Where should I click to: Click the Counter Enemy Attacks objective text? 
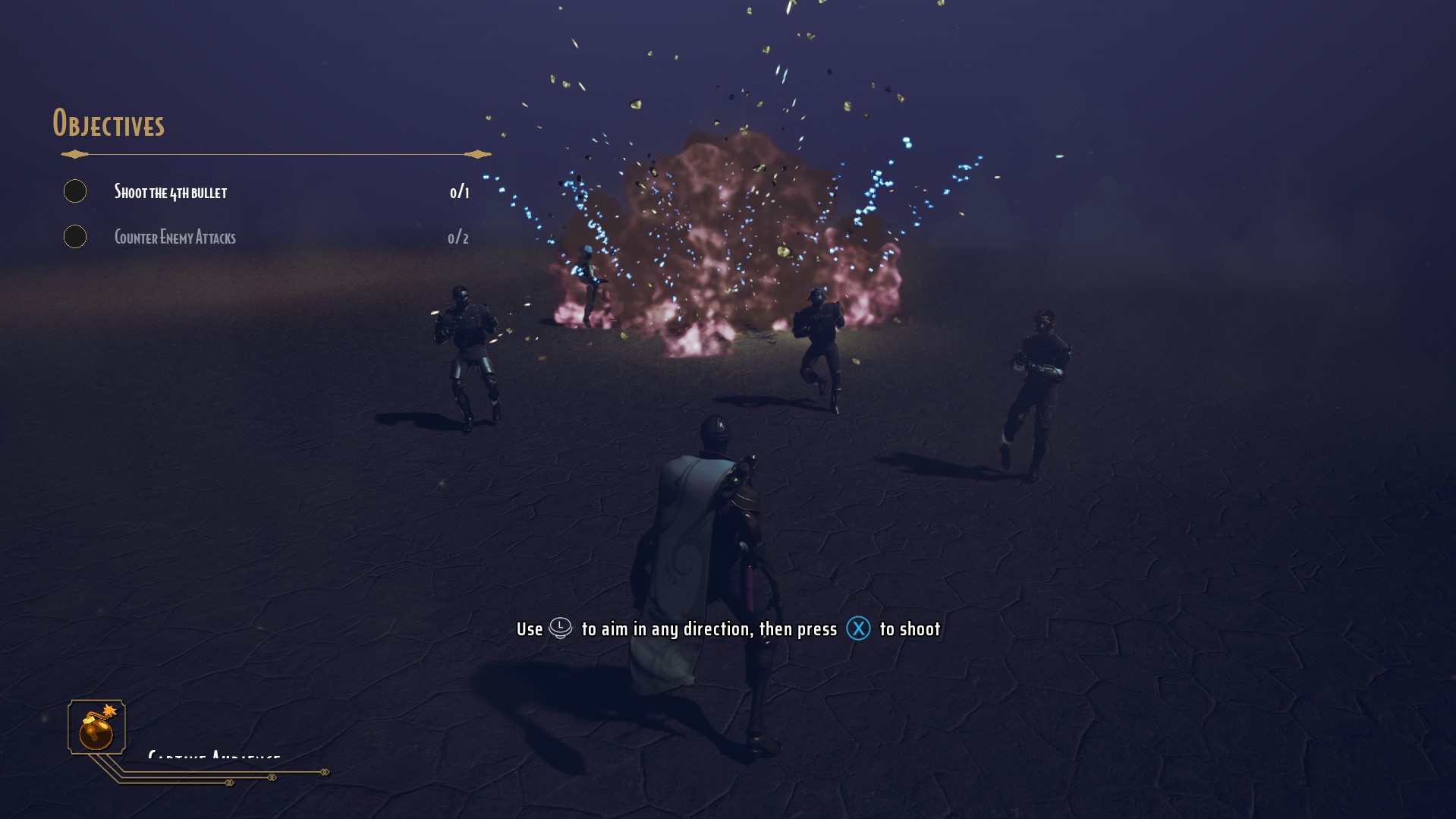175,237
